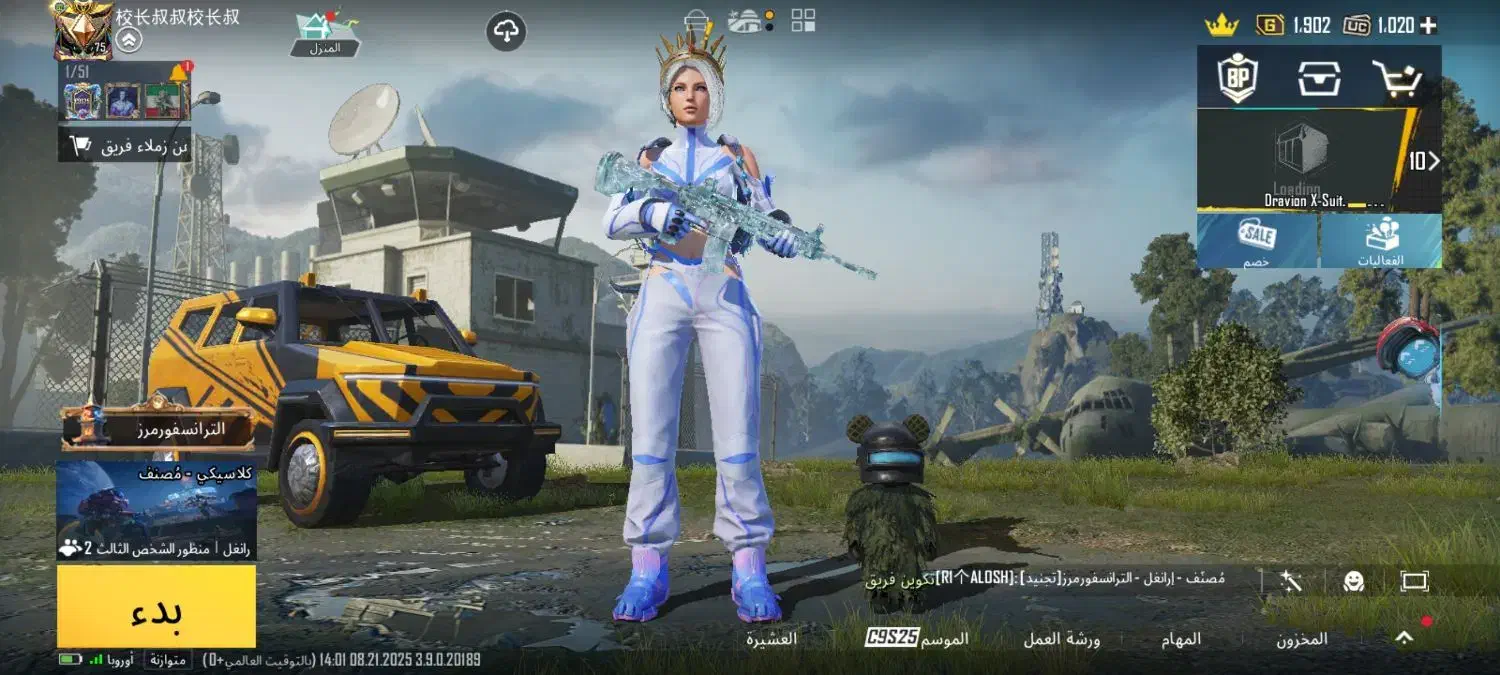Screen dimensions: 1500x675
Task: Open the SALE خصم discount tile
Action: click(1257, 241)
